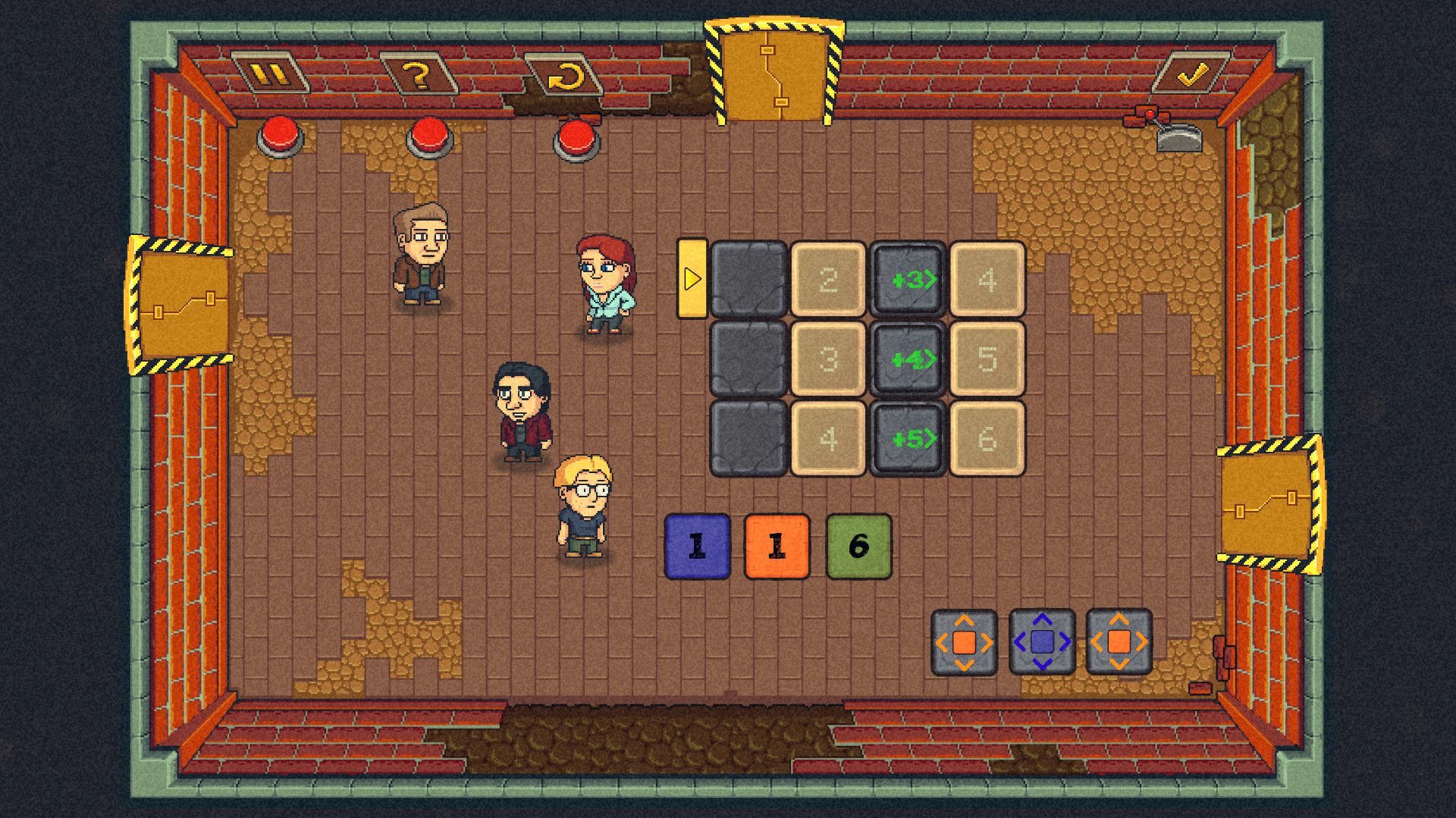The width and height of the screenshot is (1456, 818).
Task: Select the blue number 1 tile
Action: pos(697,547)
